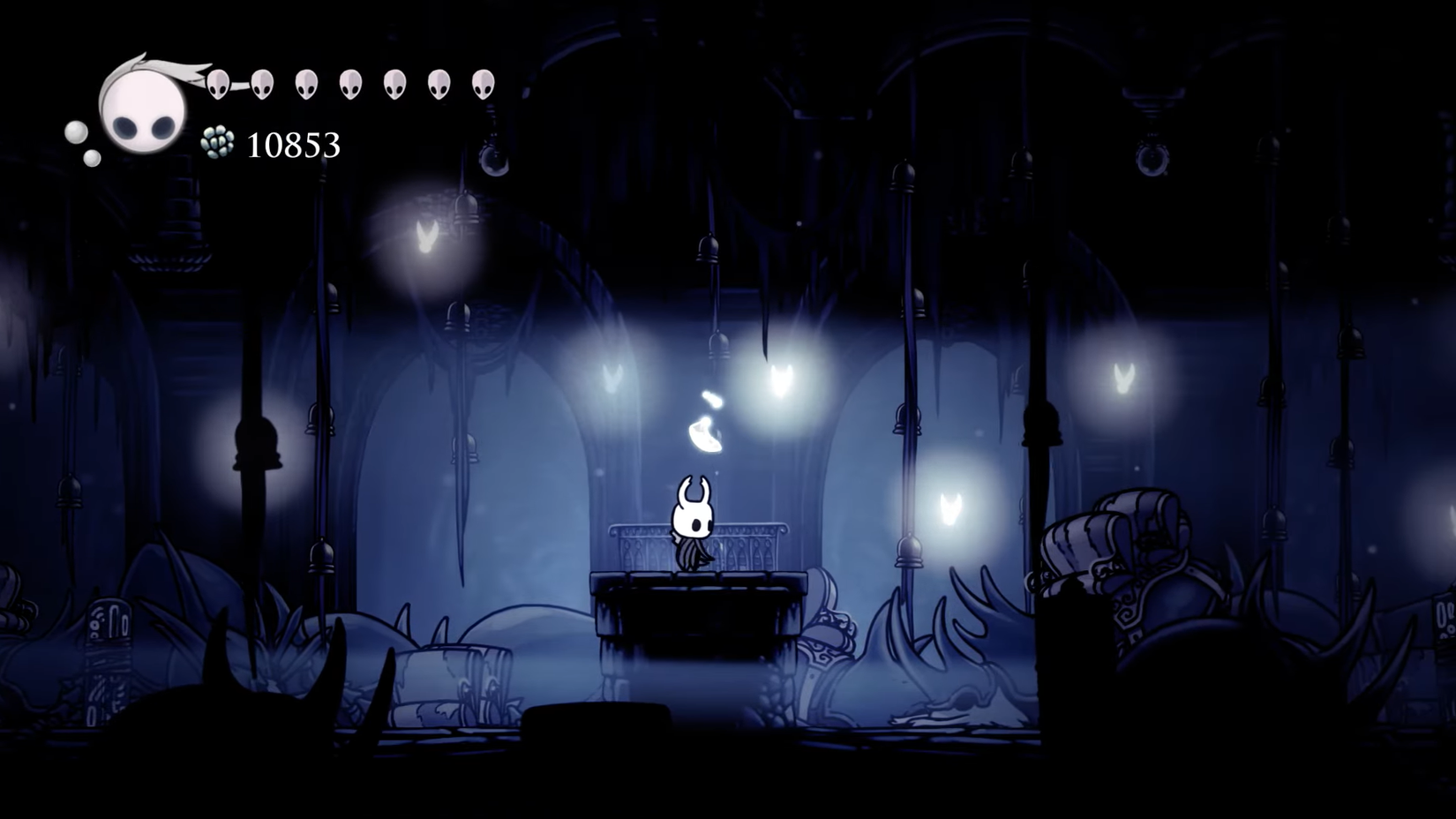Click the soul orb left of the gauge

click(74, 132)
